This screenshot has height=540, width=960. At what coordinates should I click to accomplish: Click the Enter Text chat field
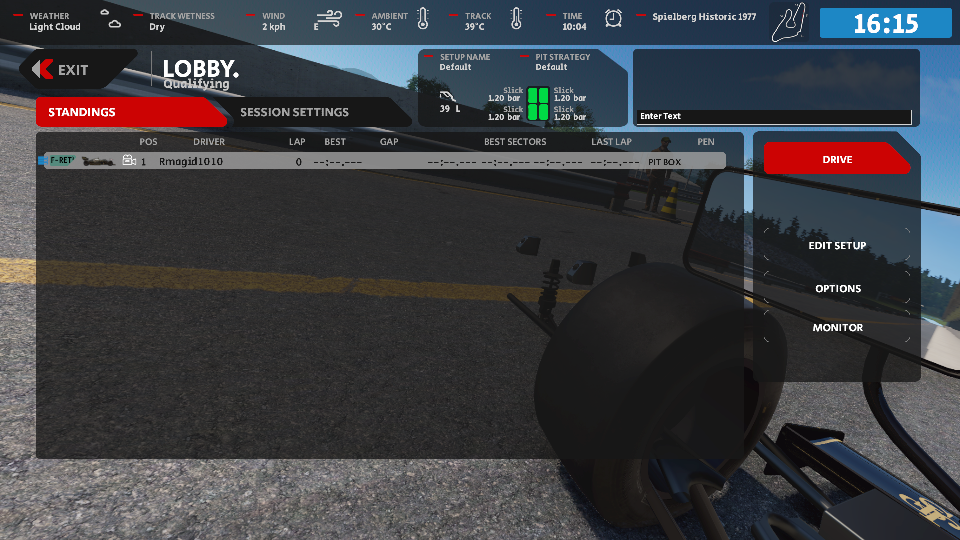pos(774,116)
